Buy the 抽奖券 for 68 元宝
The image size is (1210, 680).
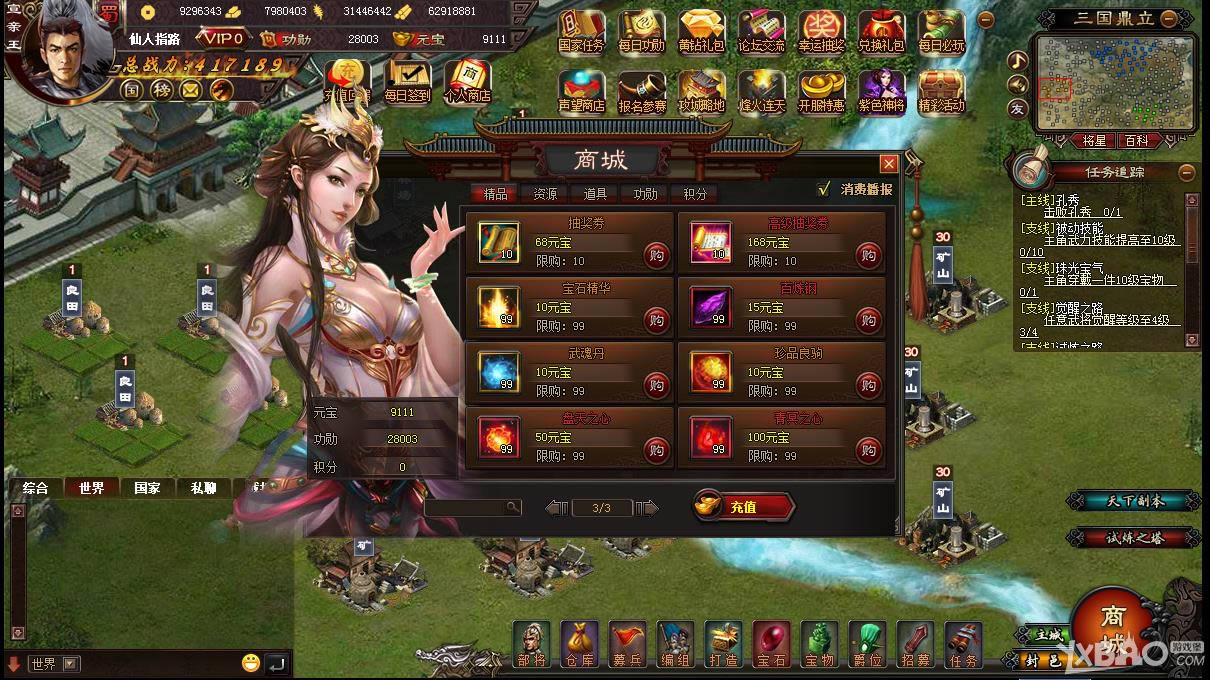point(656,256)
